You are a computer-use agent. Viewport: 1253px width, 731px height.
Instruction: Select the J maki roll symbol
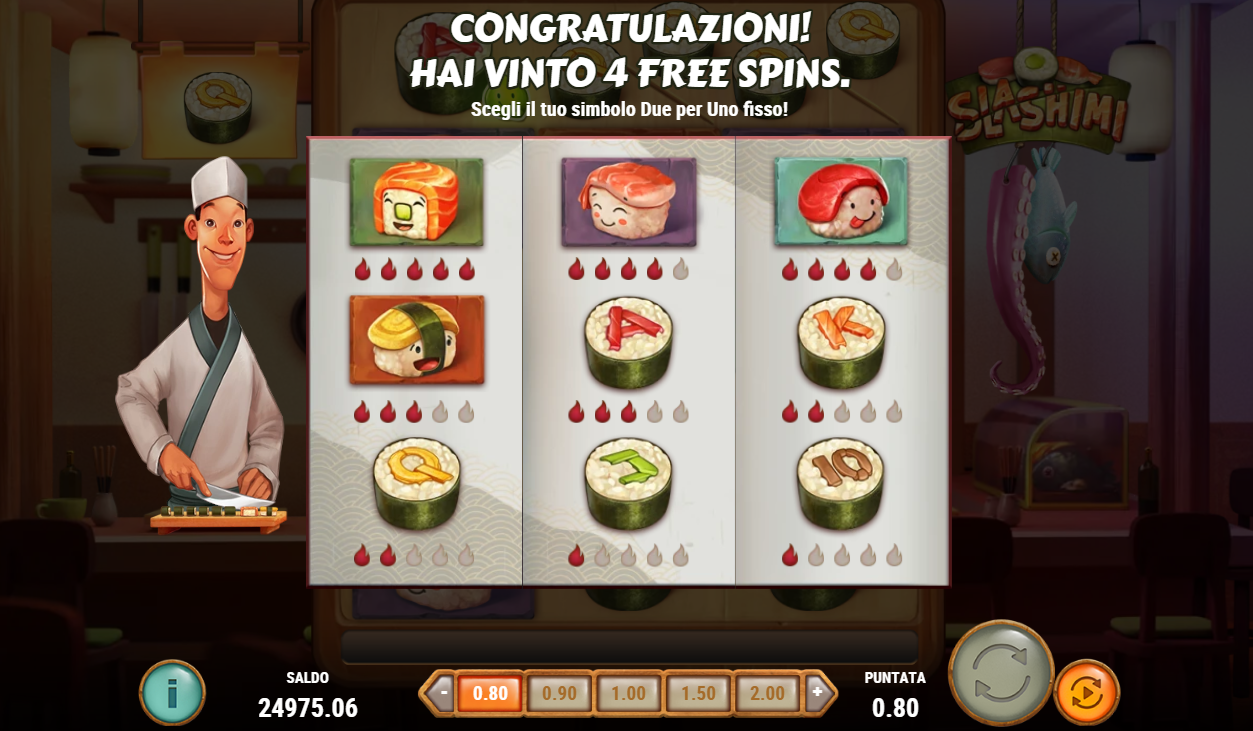(628, 483)
